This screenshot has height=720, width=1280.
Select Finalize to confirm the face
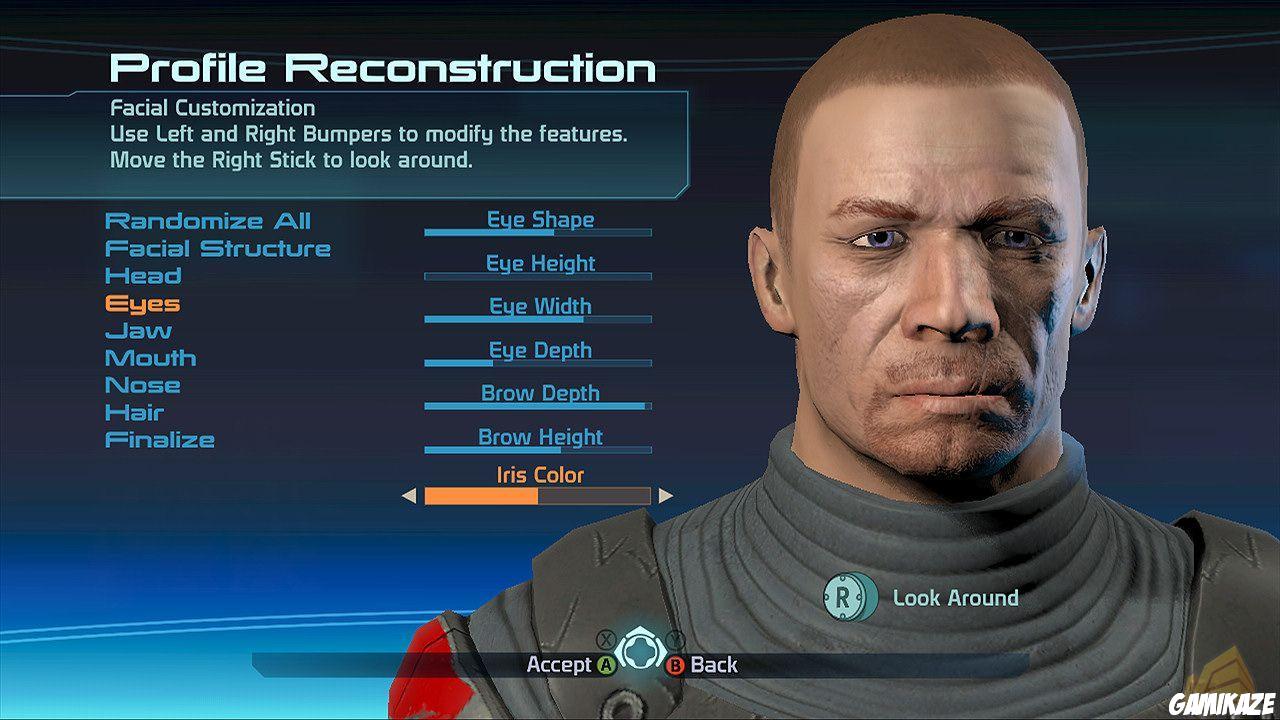161,439
